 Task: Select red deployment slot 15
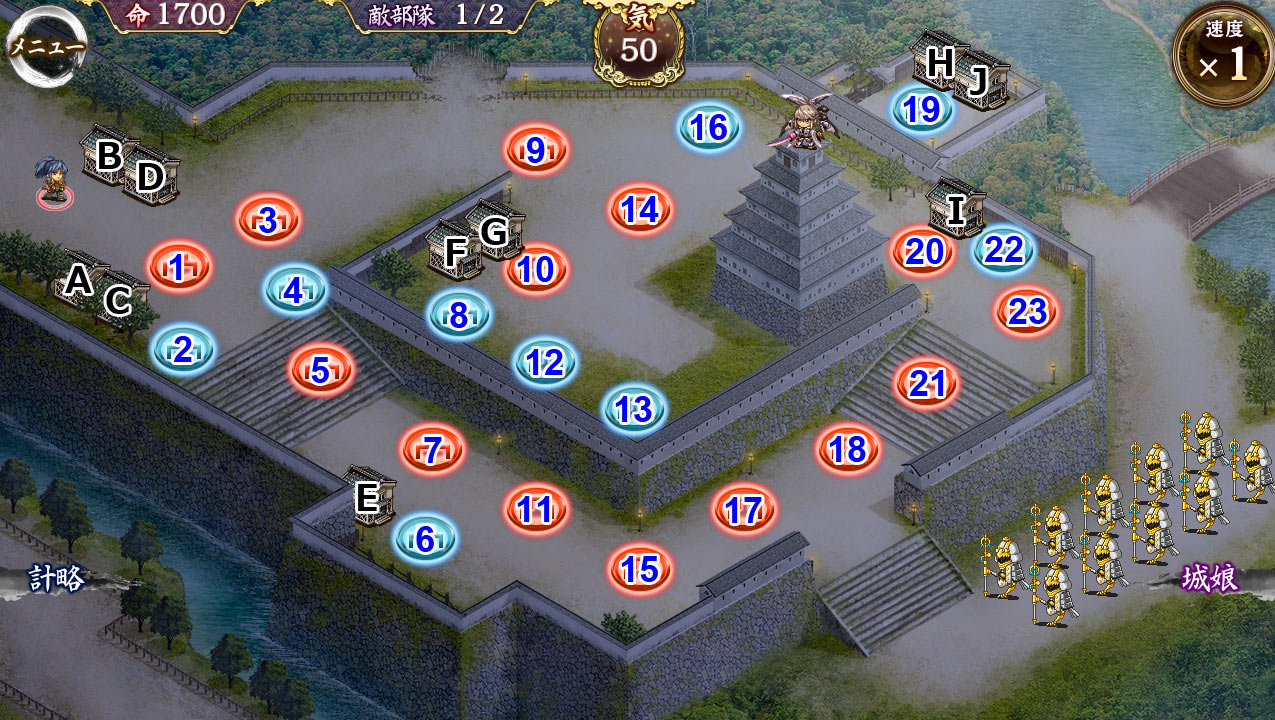640,568
